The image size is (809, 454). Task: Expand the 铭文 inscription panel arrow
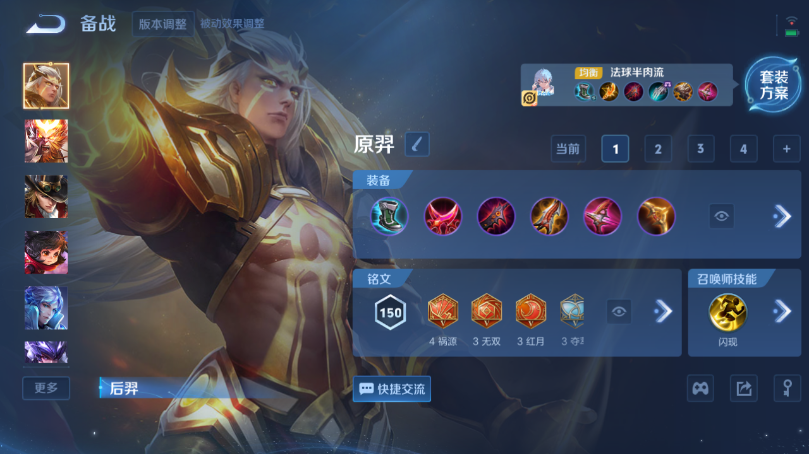pos(662,311)
